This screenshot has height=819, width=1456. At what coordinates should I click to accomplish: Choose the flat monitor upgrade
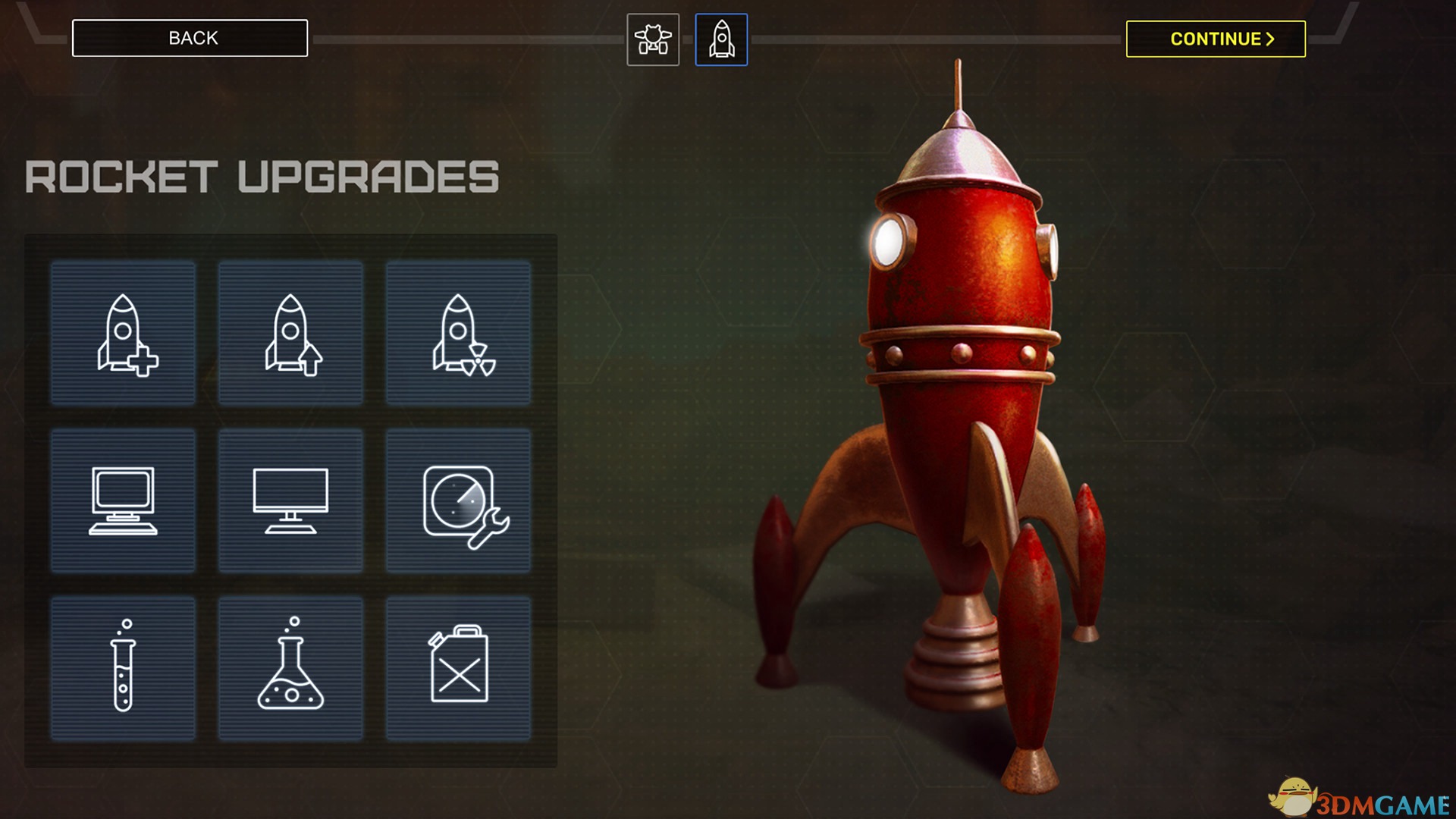290,500
